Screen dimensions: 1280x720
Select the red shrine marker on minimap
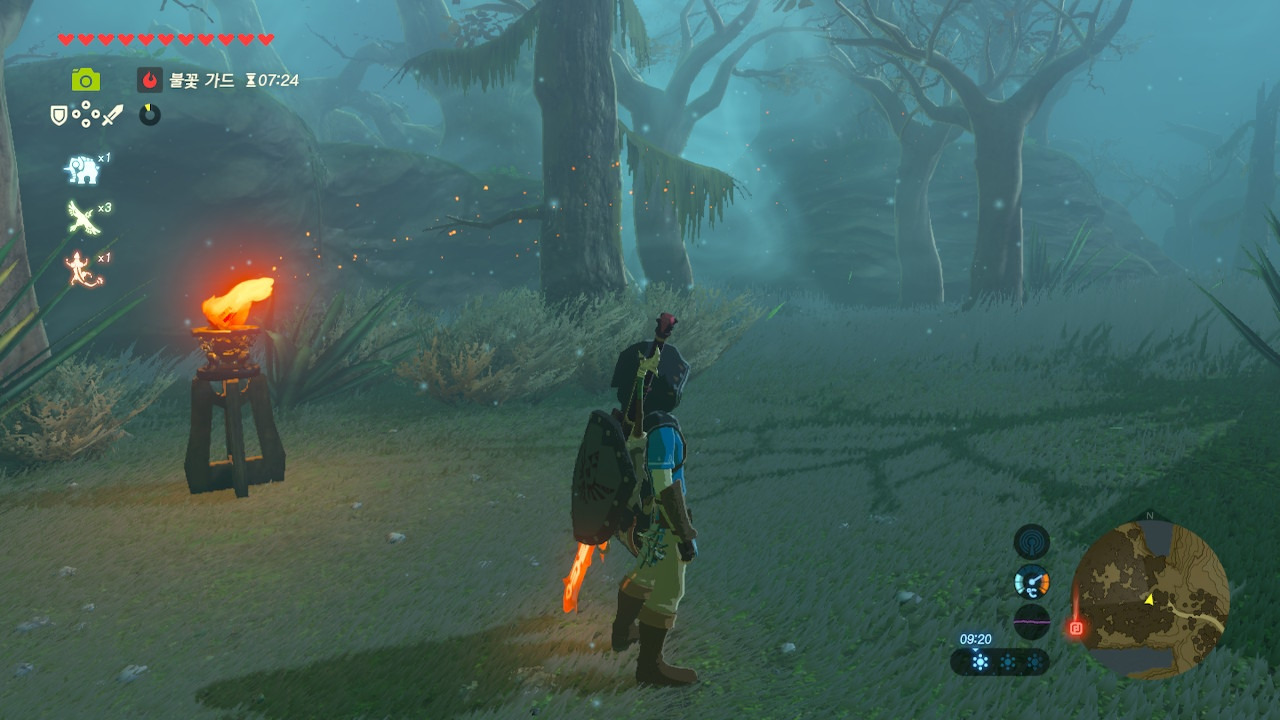[1076, 628]
